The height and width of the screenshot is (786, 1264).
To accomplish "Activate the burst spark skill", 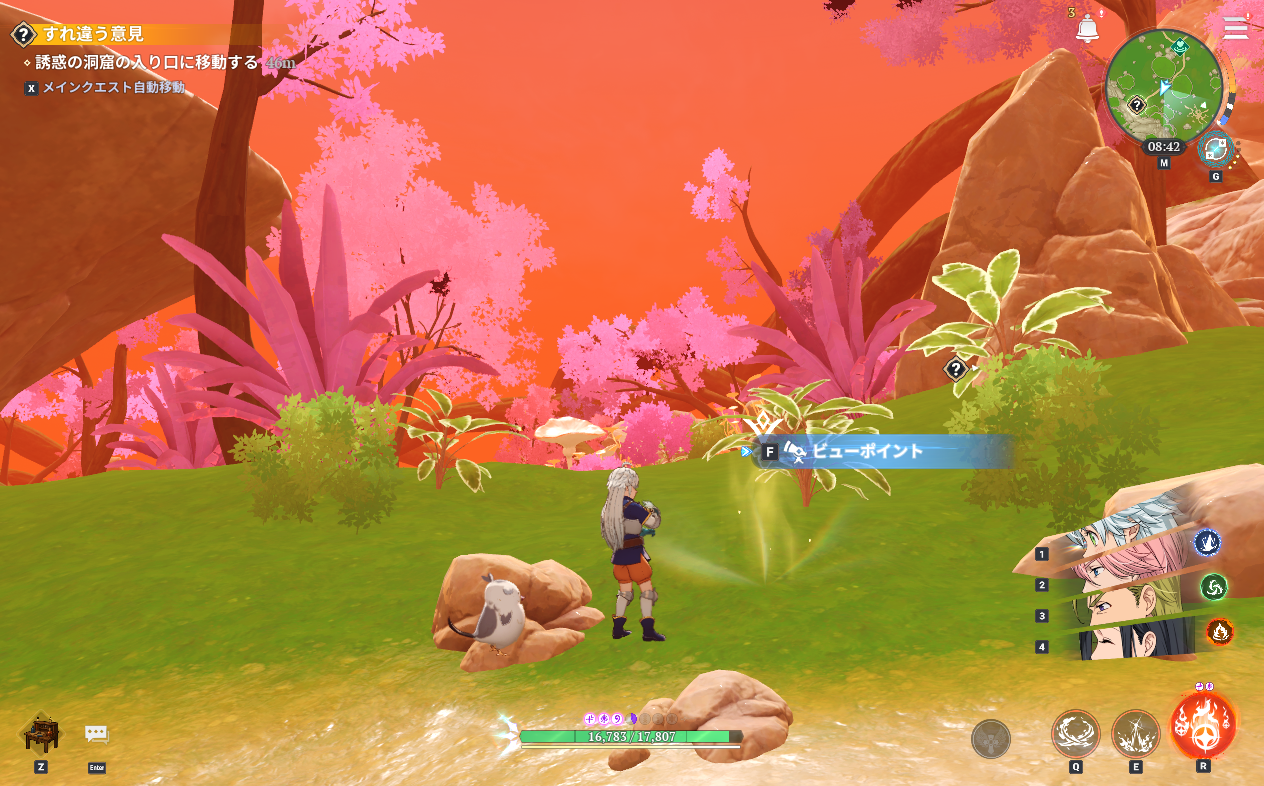I will pos(1135,735).
